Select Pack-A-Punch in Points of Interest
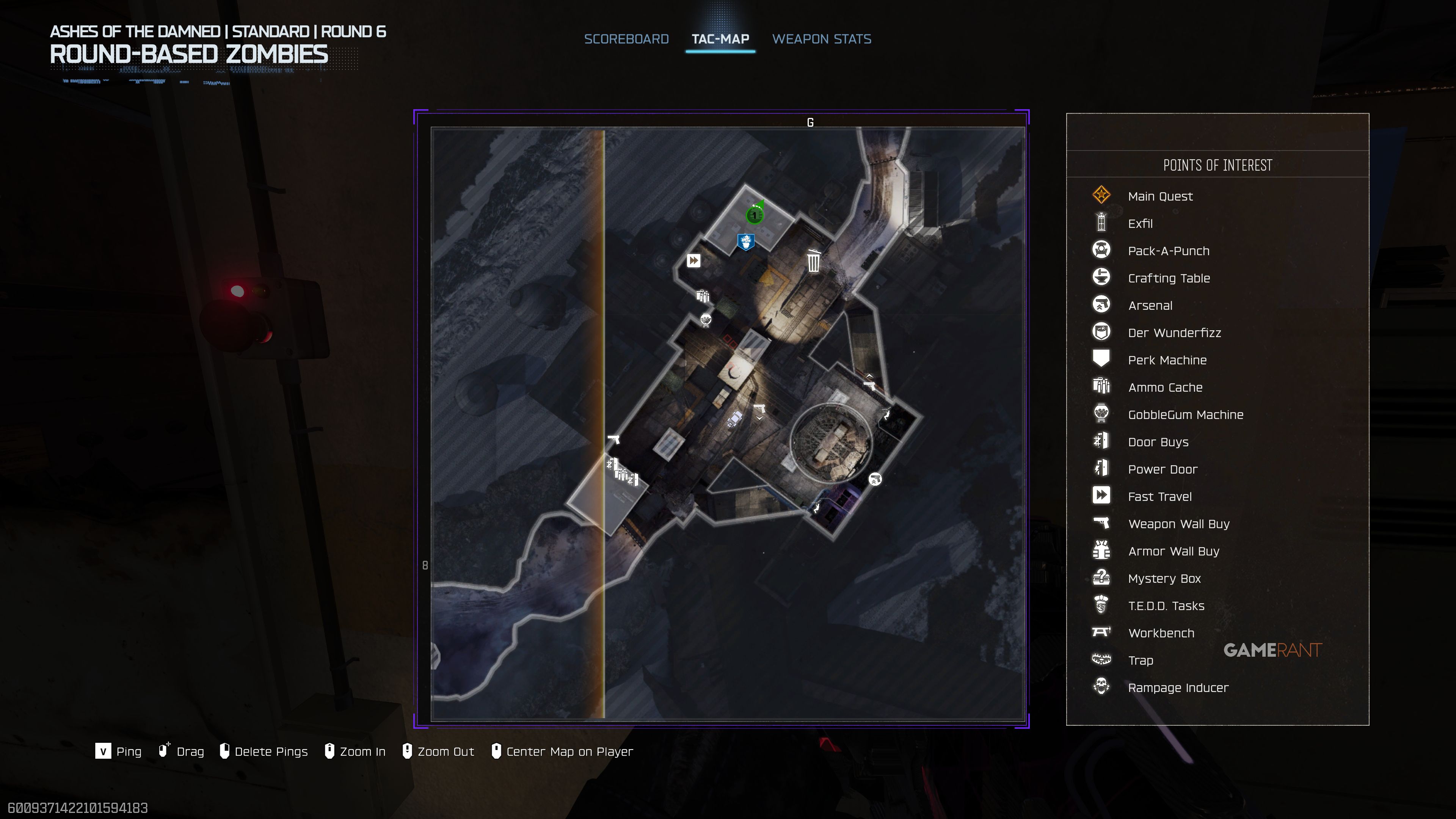 point(1168,251)
